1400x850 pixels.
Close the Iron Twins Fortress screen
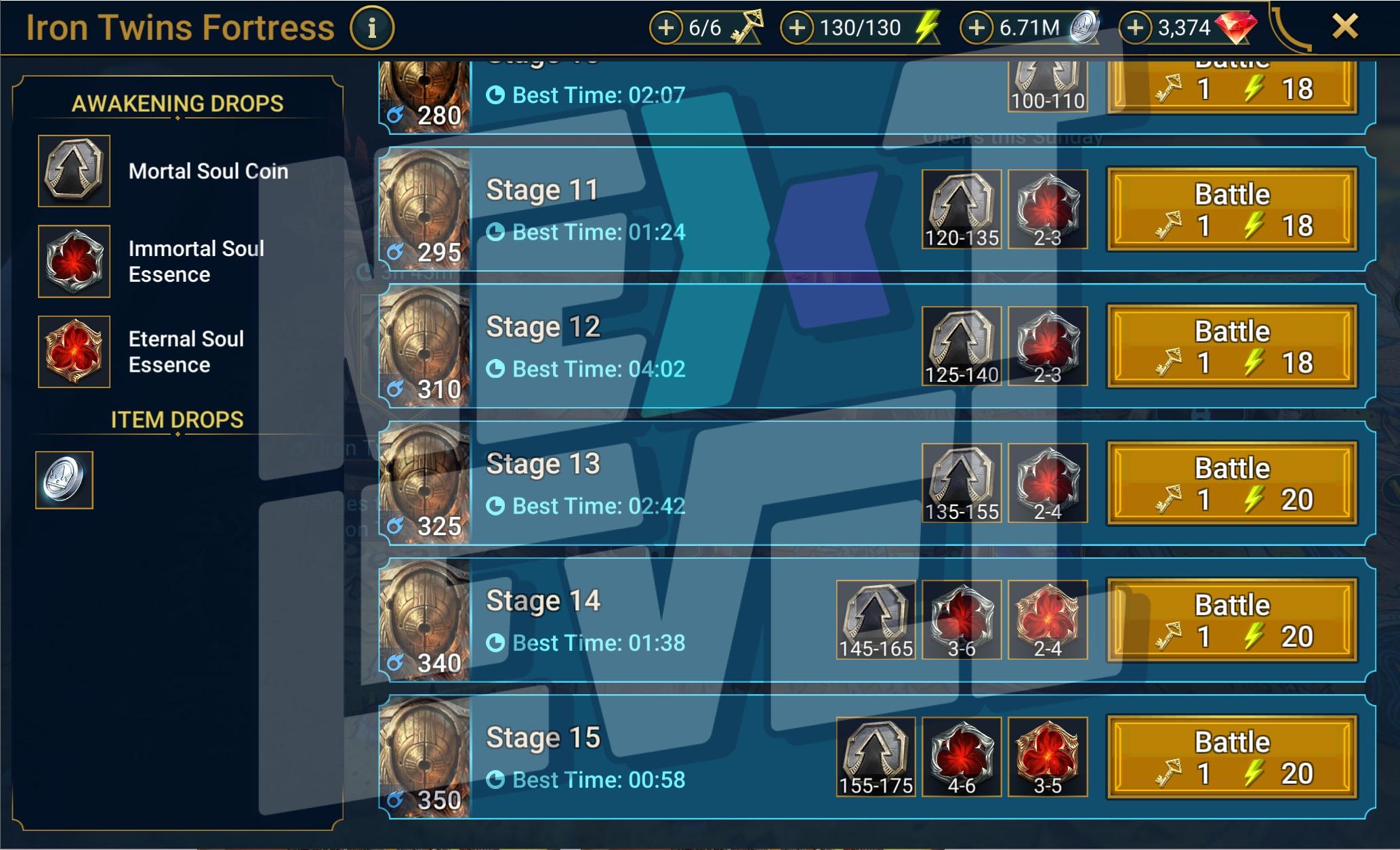(1344, 27)
